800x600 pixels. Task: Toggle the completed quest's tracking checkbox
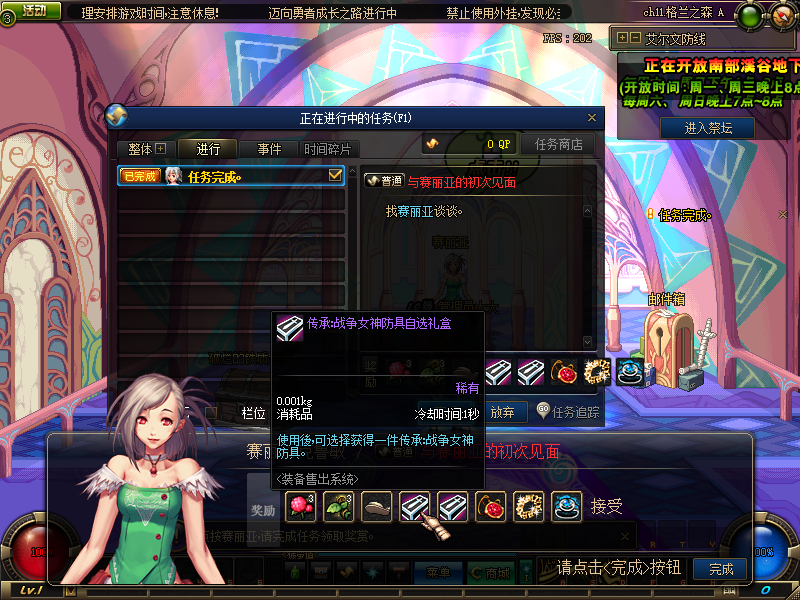tap(336, 176)
